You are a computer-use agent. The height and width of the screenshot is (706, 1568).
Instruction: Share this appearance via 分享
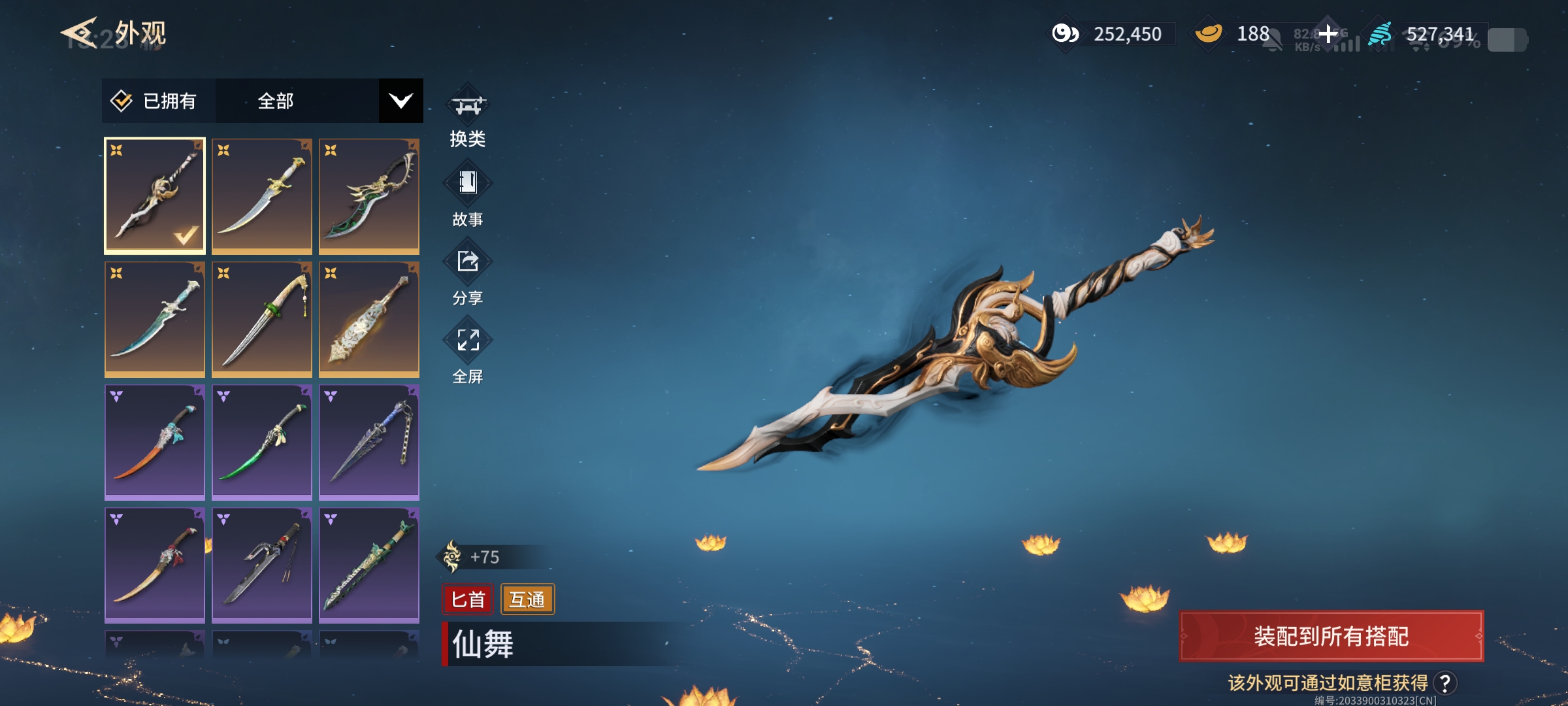coord(468,275)
